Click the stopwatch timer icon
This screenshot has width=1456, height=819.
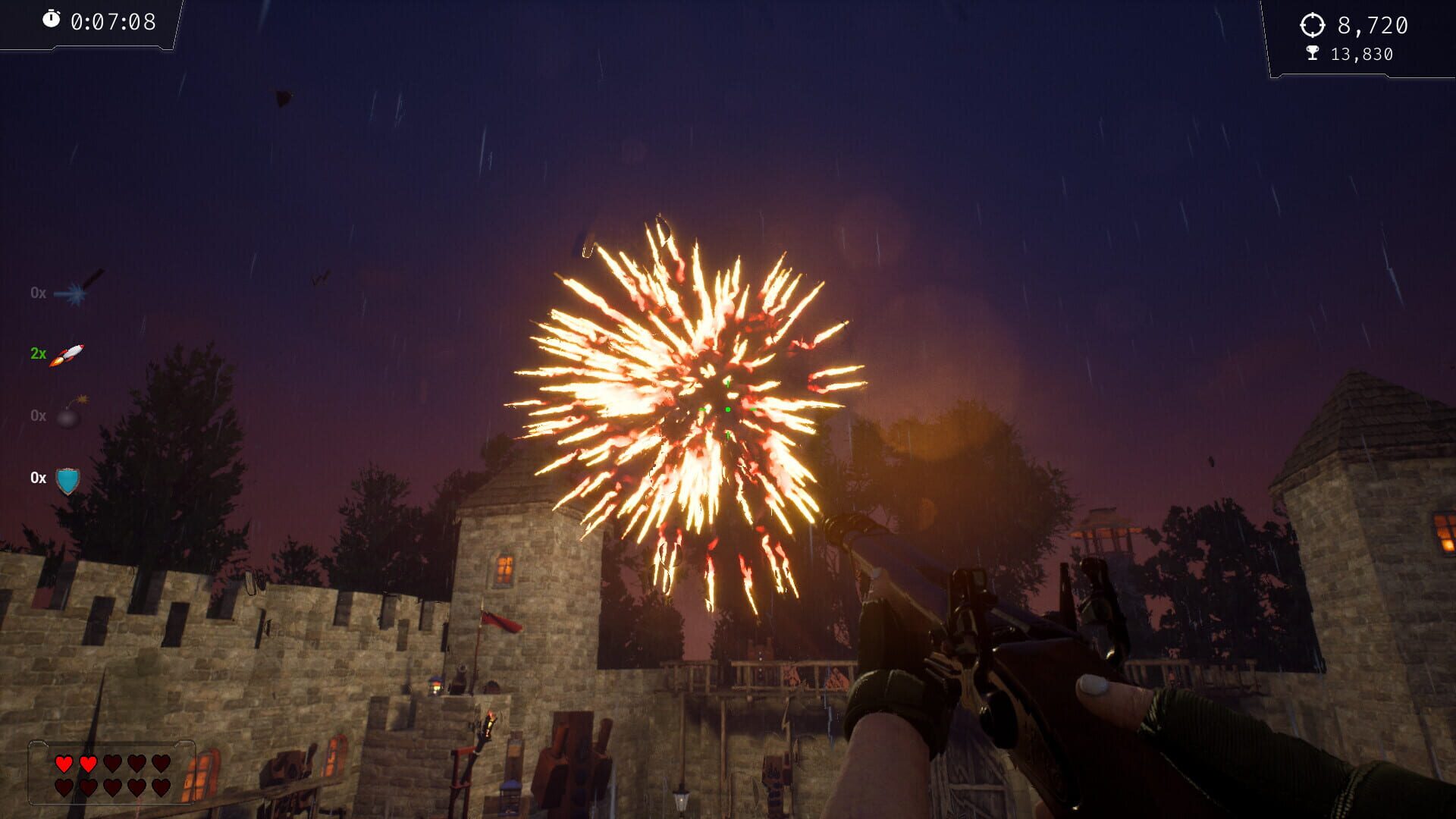tap(52, 22)
